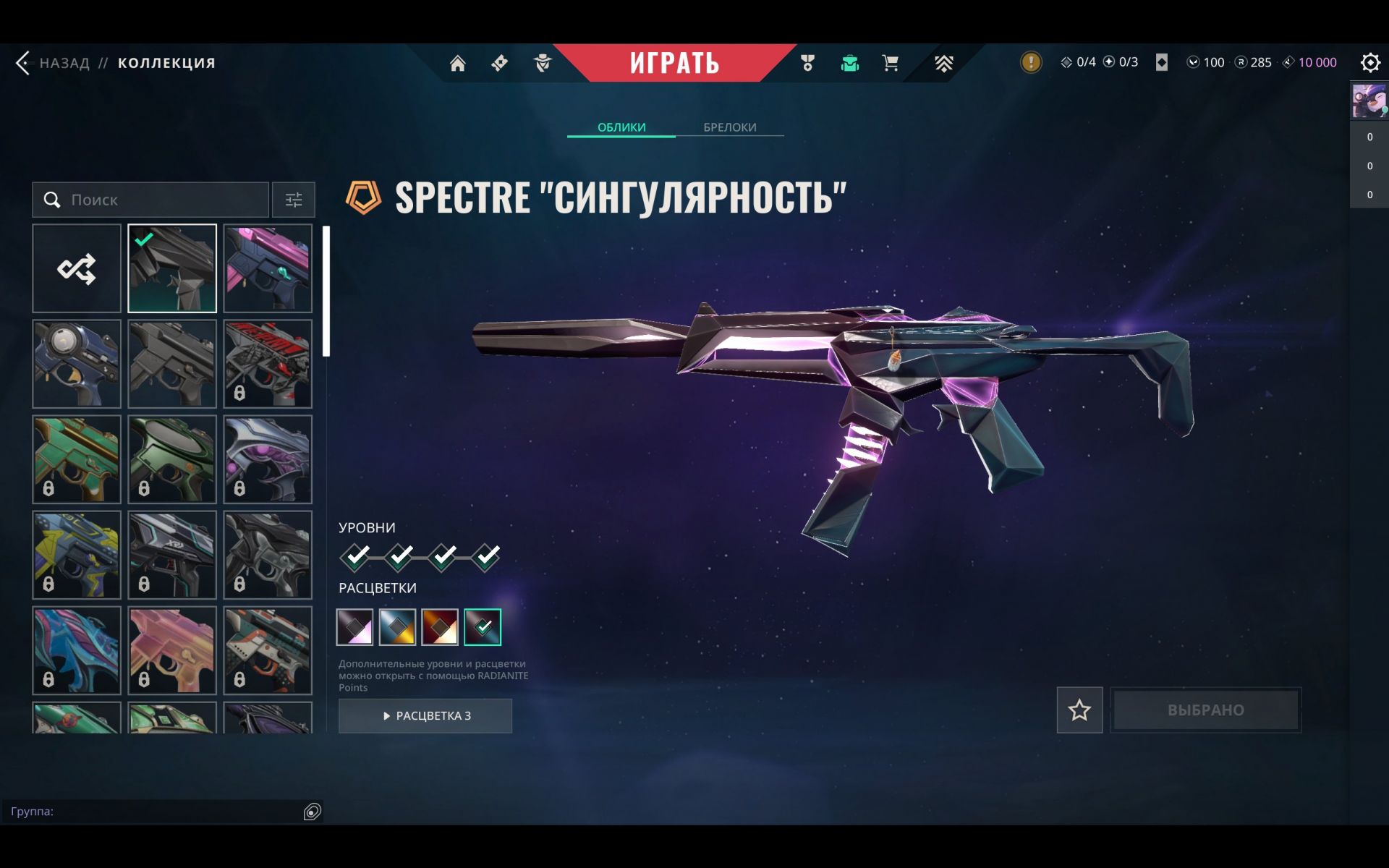
Task: Pick the red and black locked Spectre skin
Action: [268, 364]
